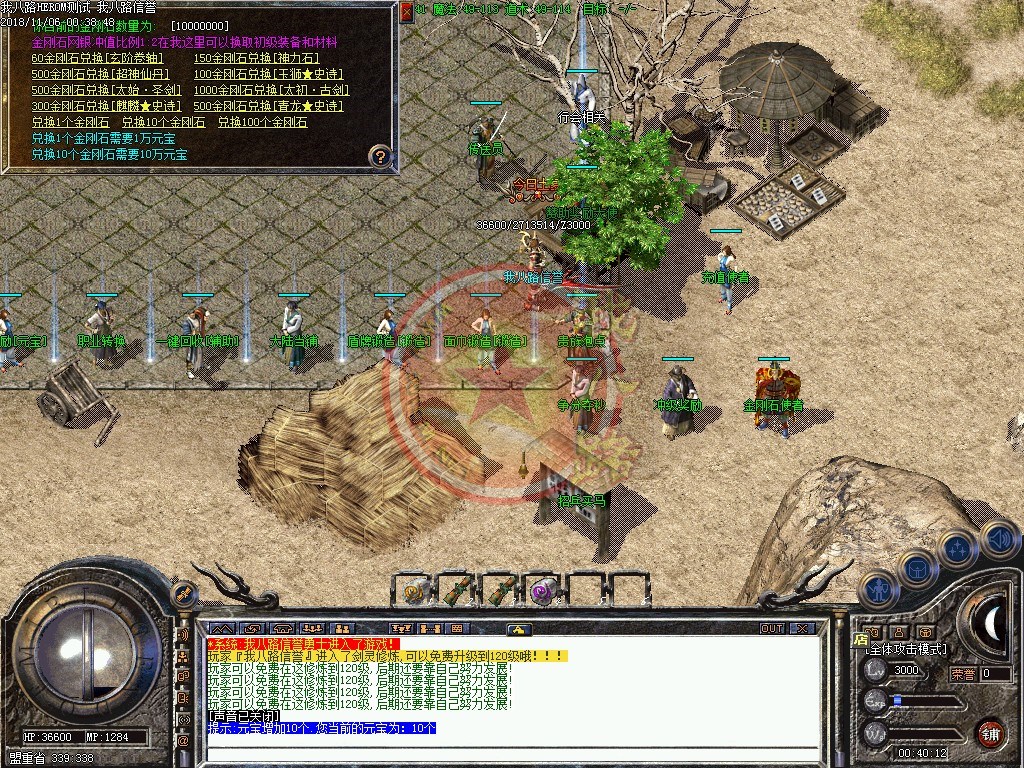The image size is (1024, 768).
Task: Close the chat panel with the X button
Action: point(802,629)
